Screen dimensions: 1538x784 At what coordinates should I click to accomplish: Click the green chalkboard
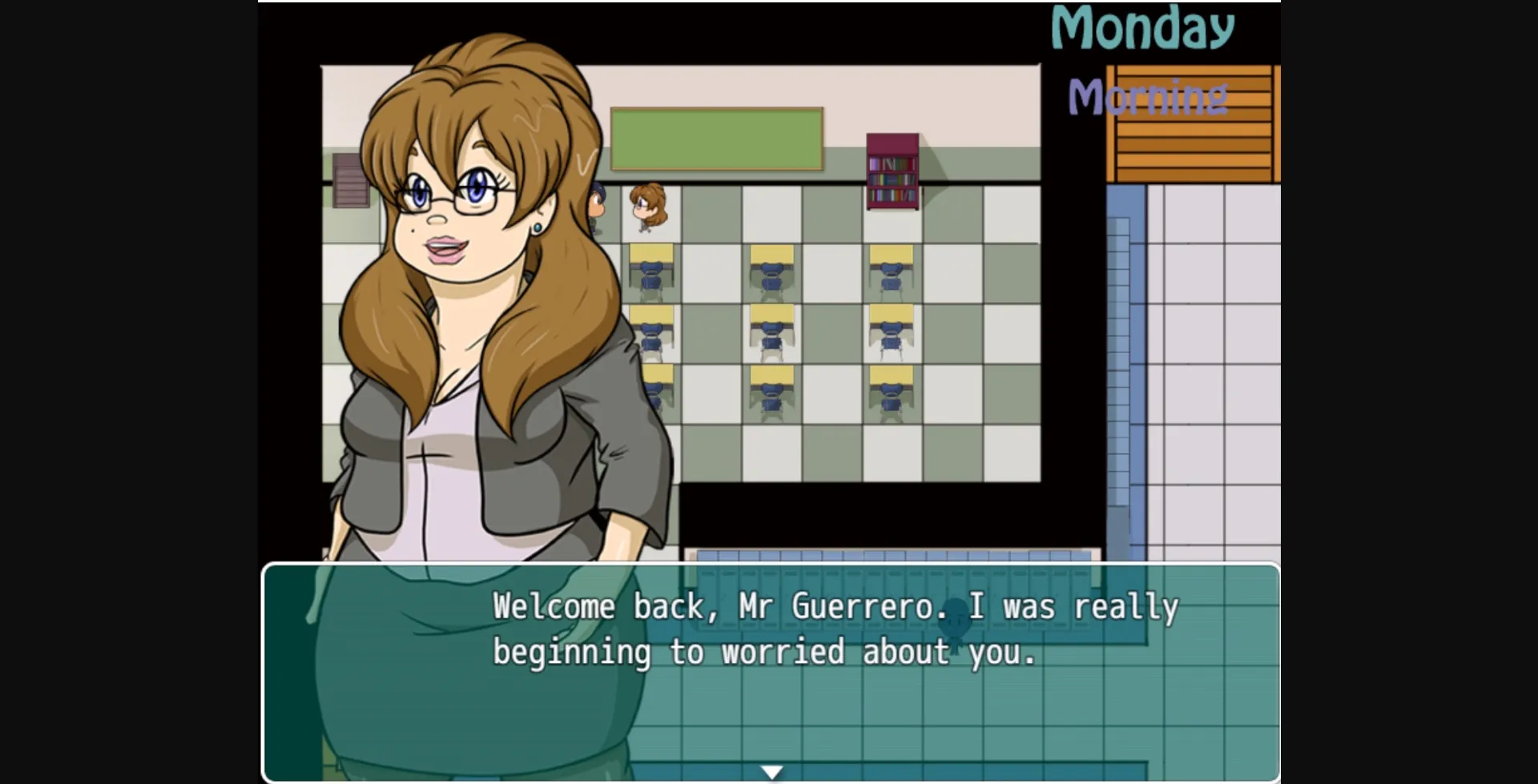[718, 136]
